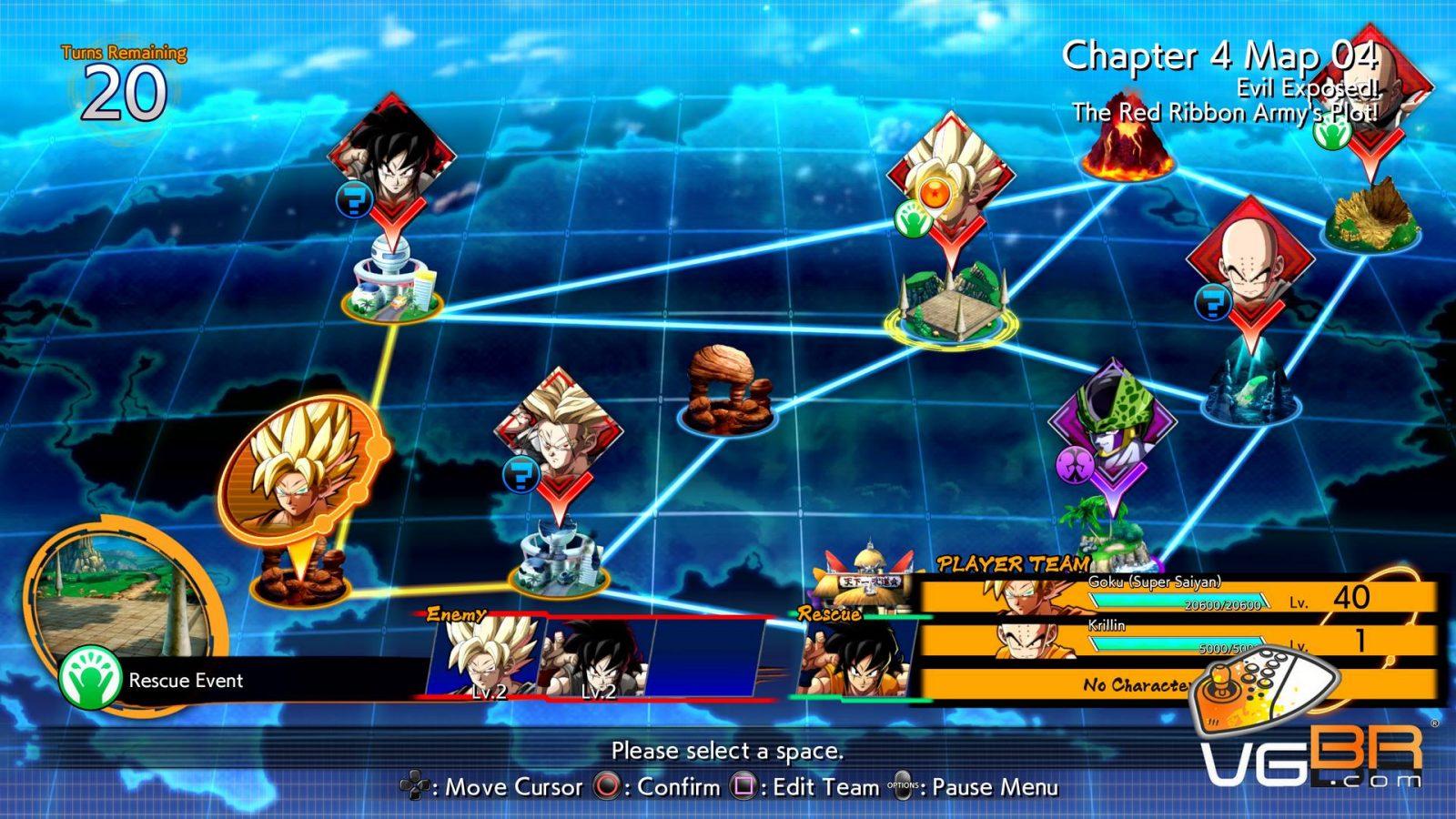Select the volcano map space
This screenshot has height=819, width=1456.
(x=1128, y=146)
